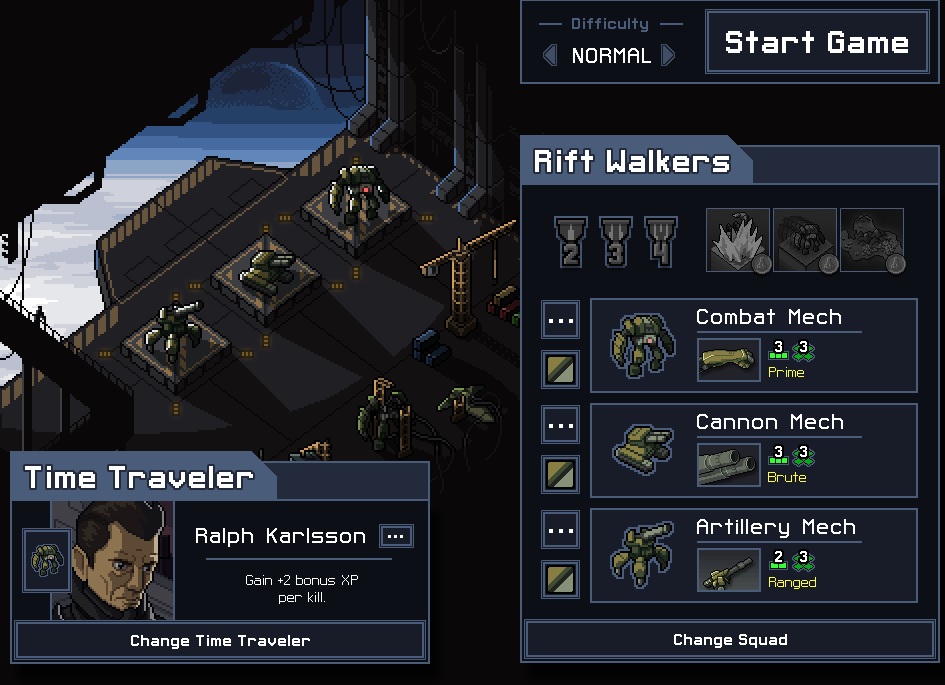Select the Cannon Mech row
Image resolution: width=945 pixels, height=685 pixels.
pyautogui.click(x=753, y=450)
